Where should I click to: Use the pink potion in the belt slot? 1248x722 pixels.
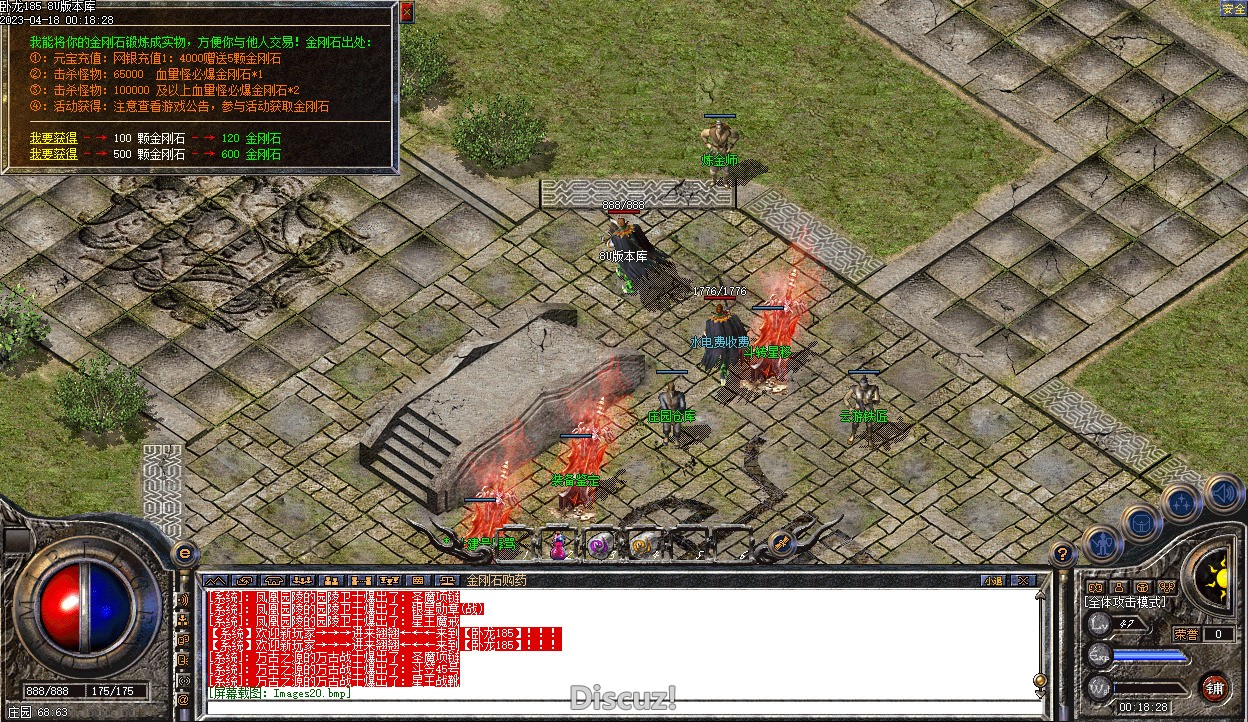[x=558, y=546]
